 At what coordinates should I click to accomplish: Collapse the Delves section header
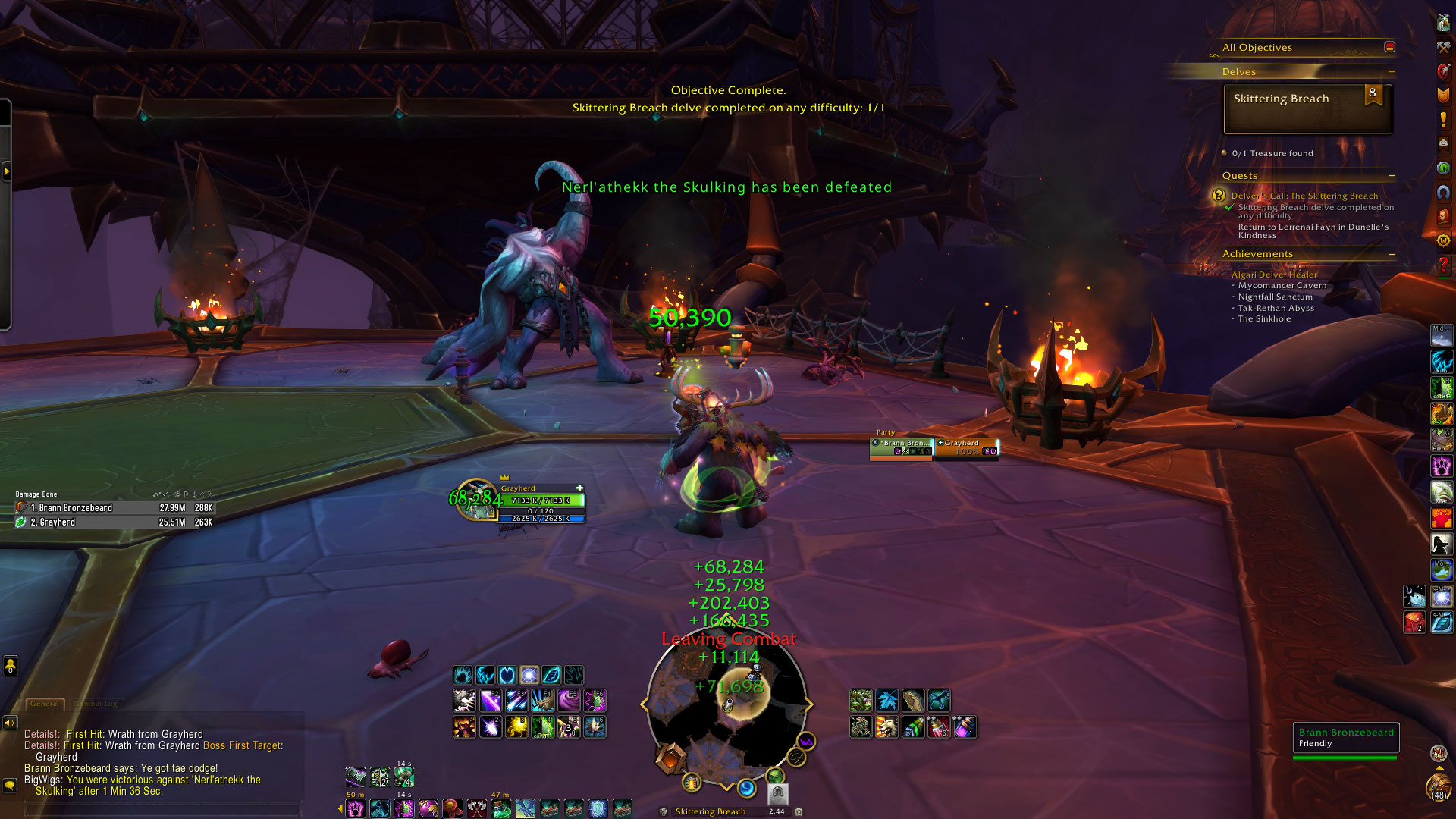pos(1392,72)
